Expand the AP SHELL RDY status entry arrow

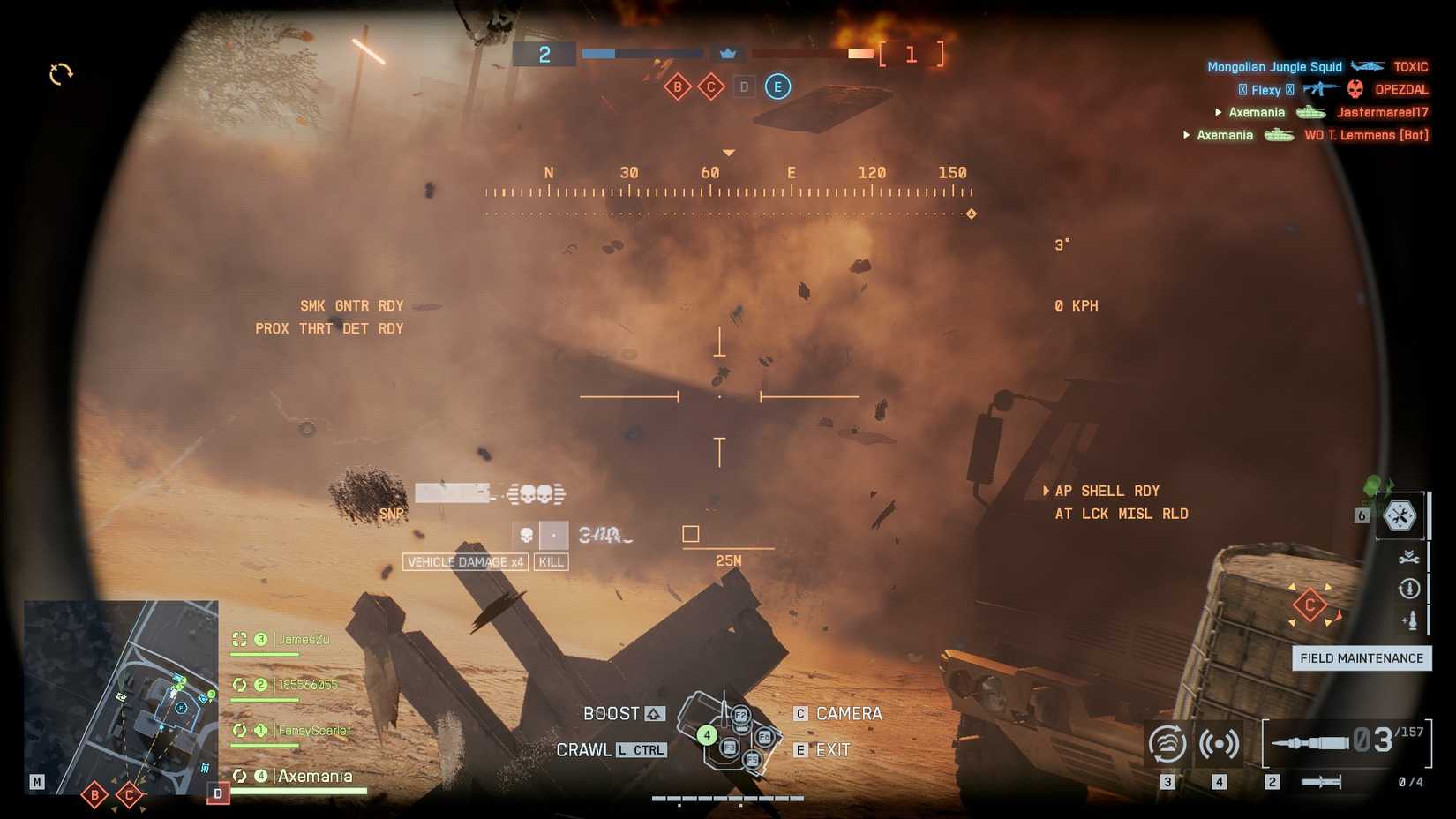(1047, 491)
